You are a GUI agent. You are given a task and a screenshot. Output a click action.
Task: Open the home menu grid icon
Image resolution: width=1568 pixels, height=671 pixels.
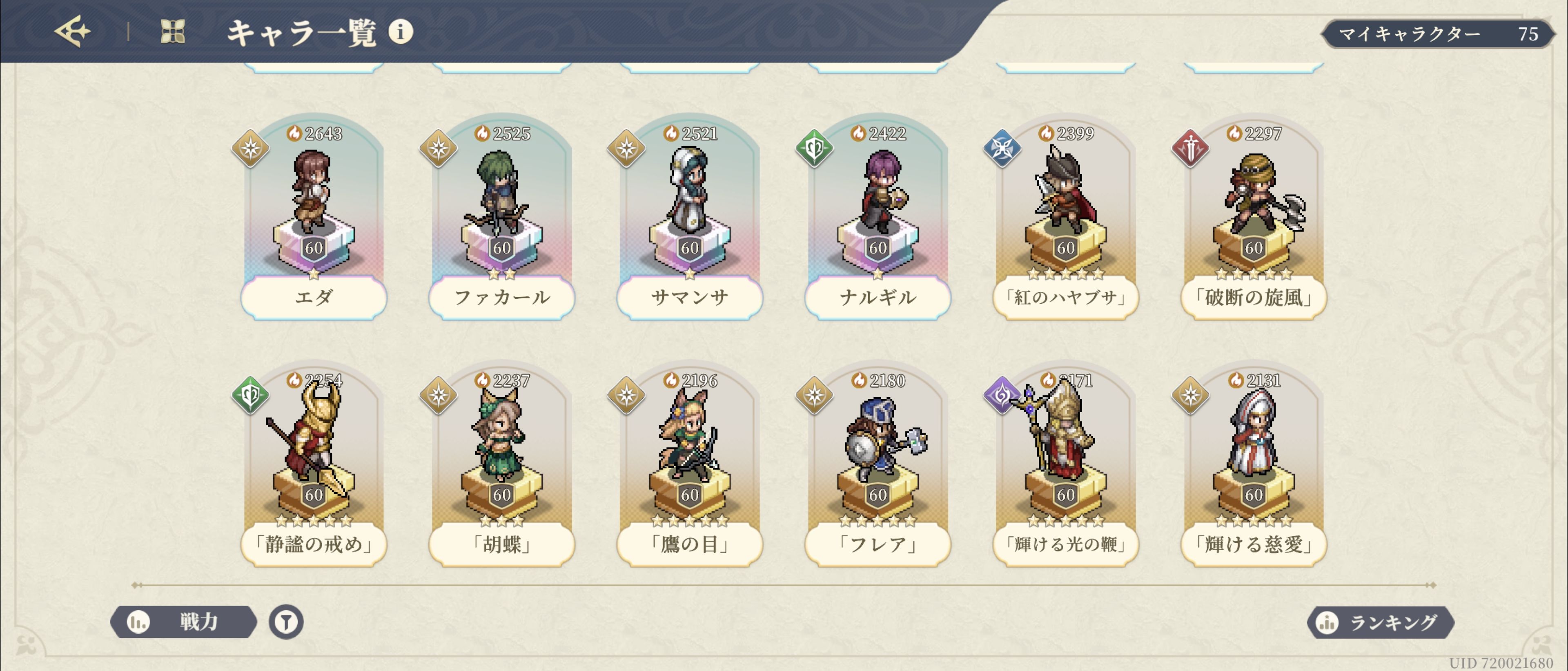tap(172, 32)
